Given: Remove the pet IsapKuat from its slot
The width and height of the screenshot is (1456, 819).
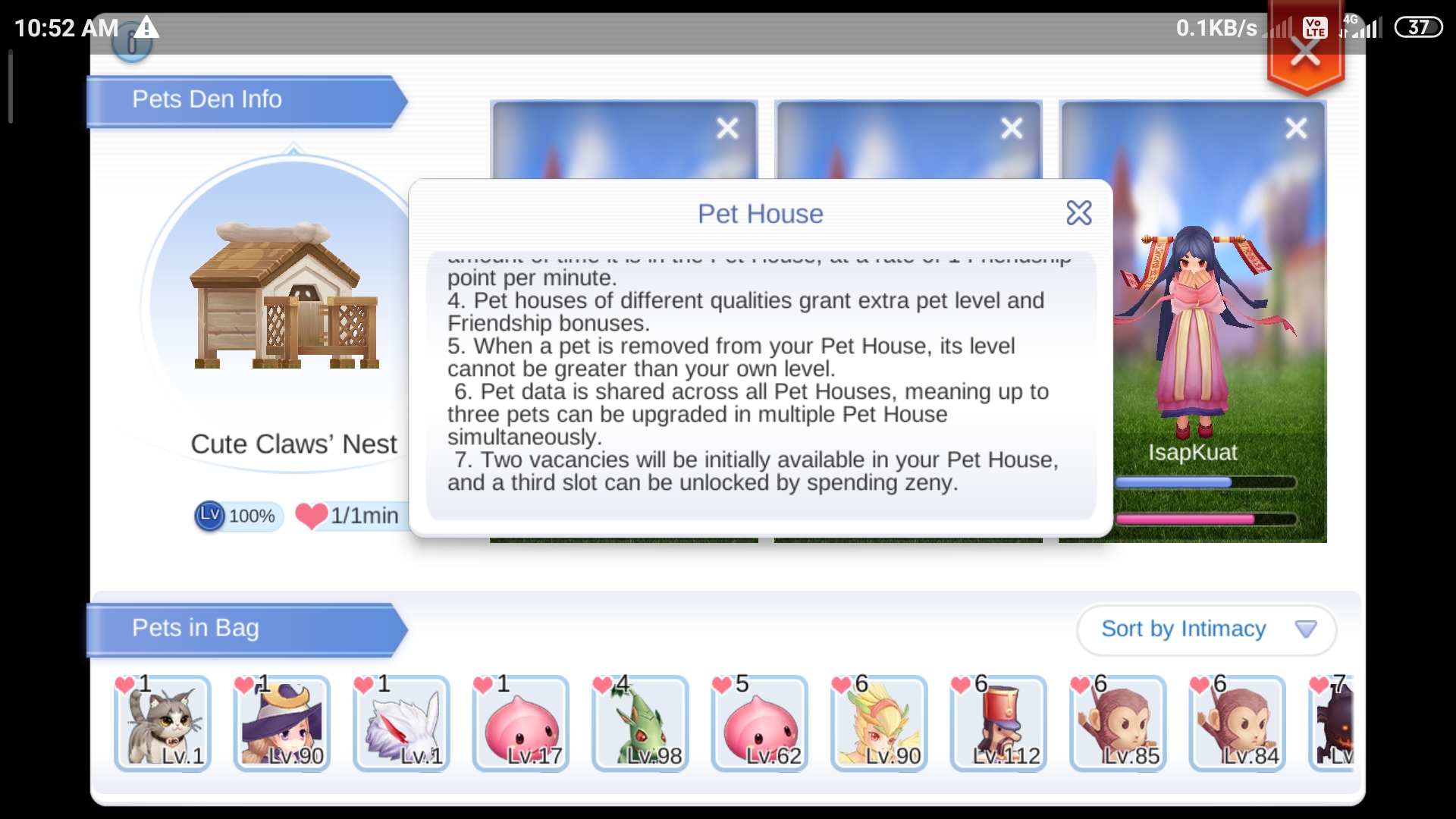Looking at the screenshot, I should pyautogui.click(x=1295, y=128).
